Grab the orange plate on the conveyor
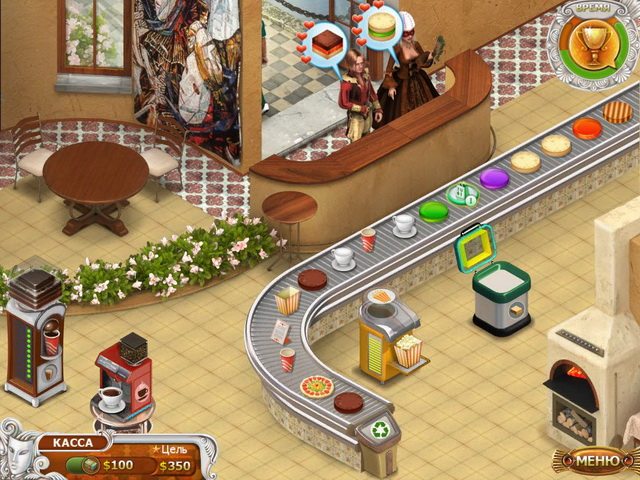Viewport: 640px width, 480px height. pyautogui.click(x=587, y=128)
